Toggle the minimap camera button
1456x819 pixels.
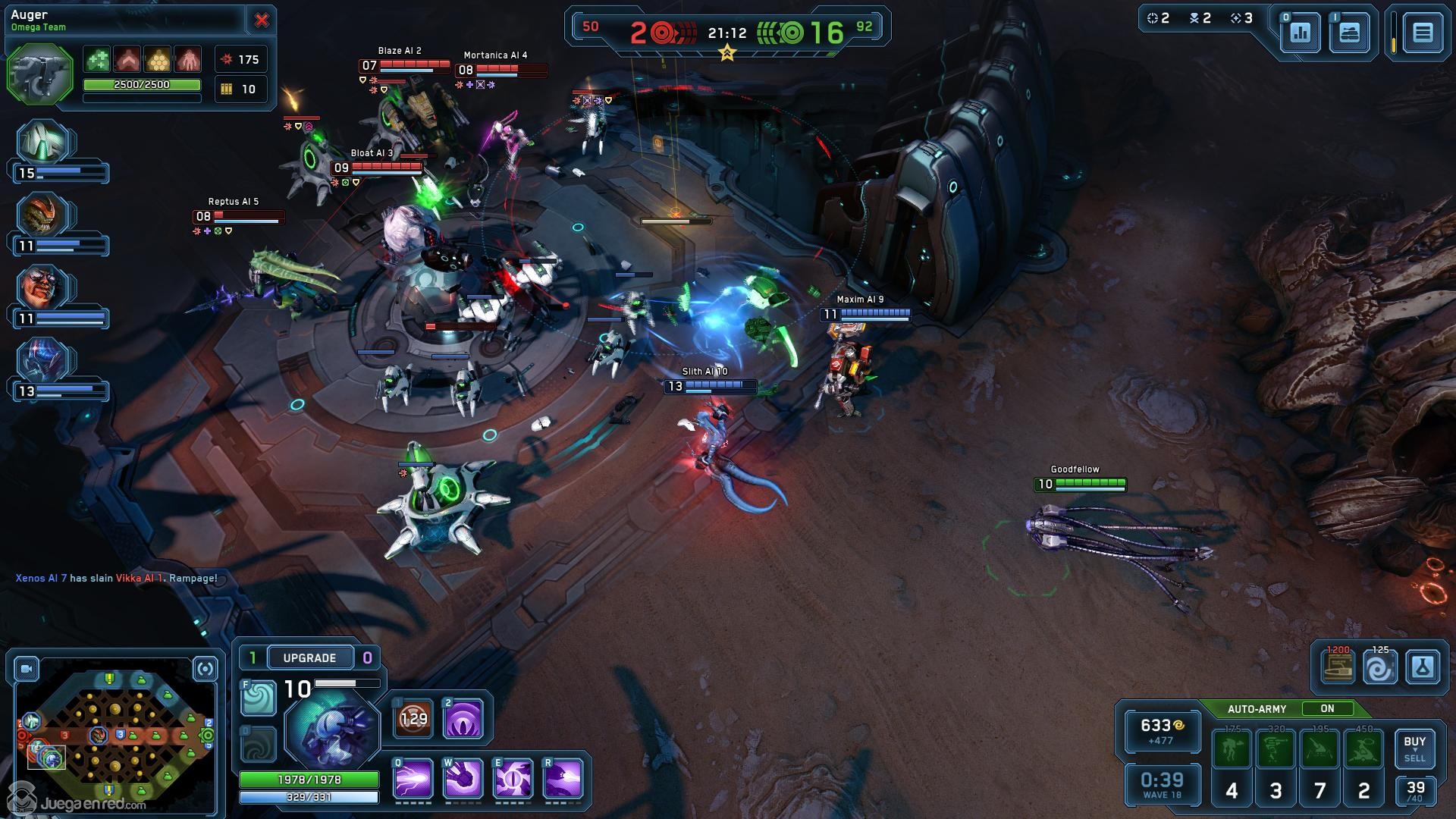pos(27,669)
